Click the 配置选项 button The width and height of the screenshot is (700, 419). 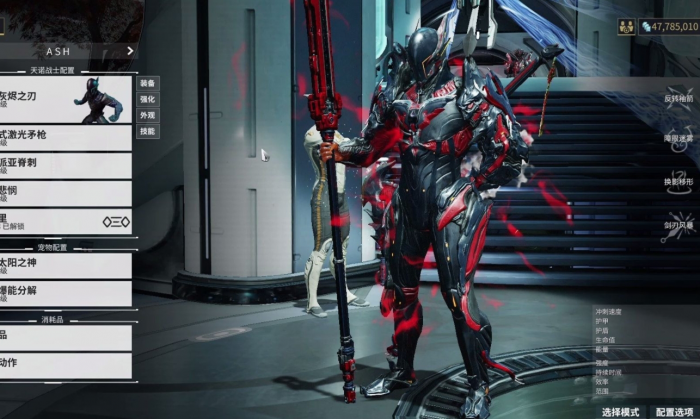pyautogui.click(x=674, y=411)
